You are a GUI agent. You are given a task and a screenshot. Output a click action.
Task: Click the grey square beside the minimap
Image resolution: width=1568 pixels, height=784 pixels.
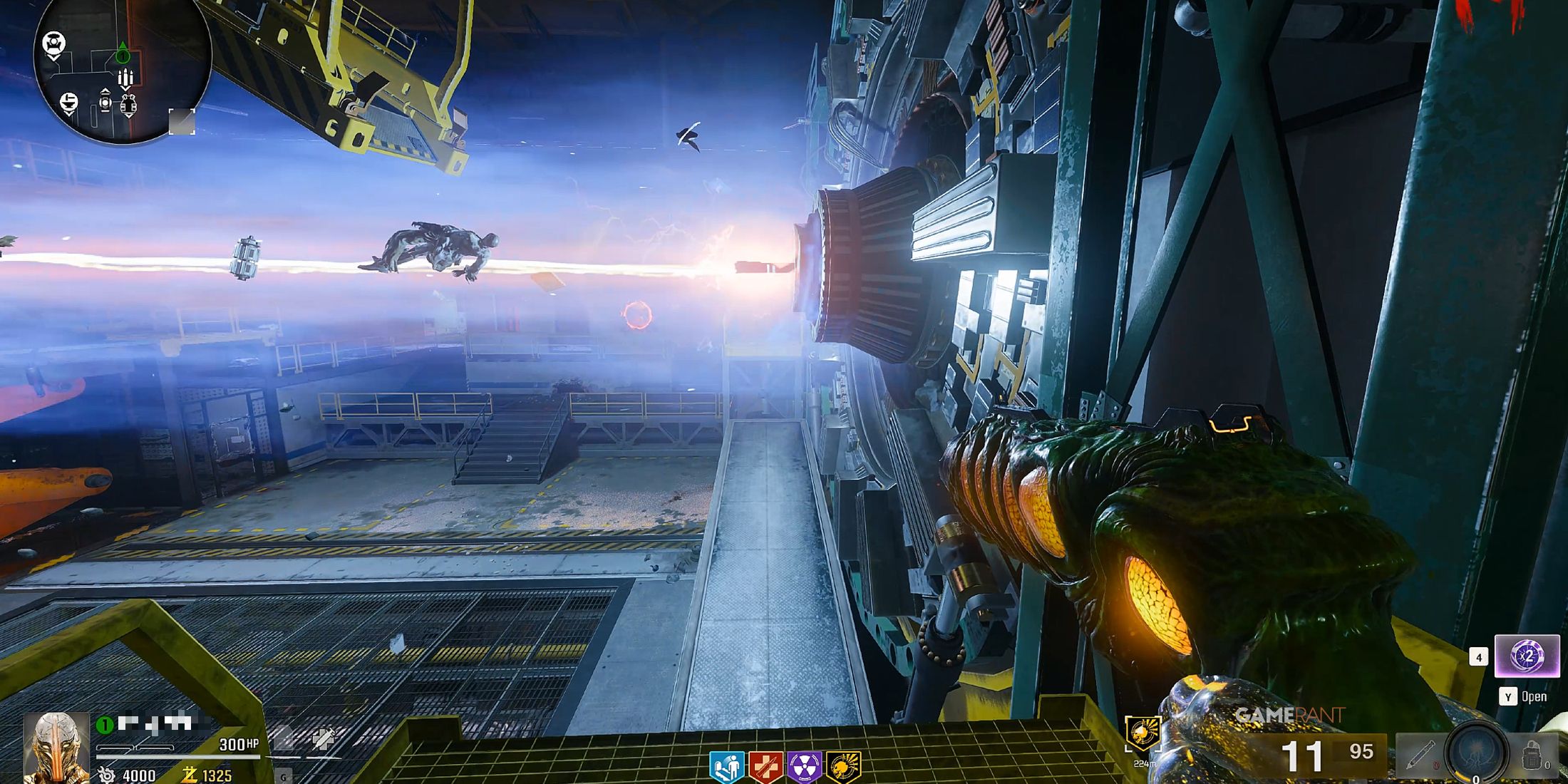point(182,121)
